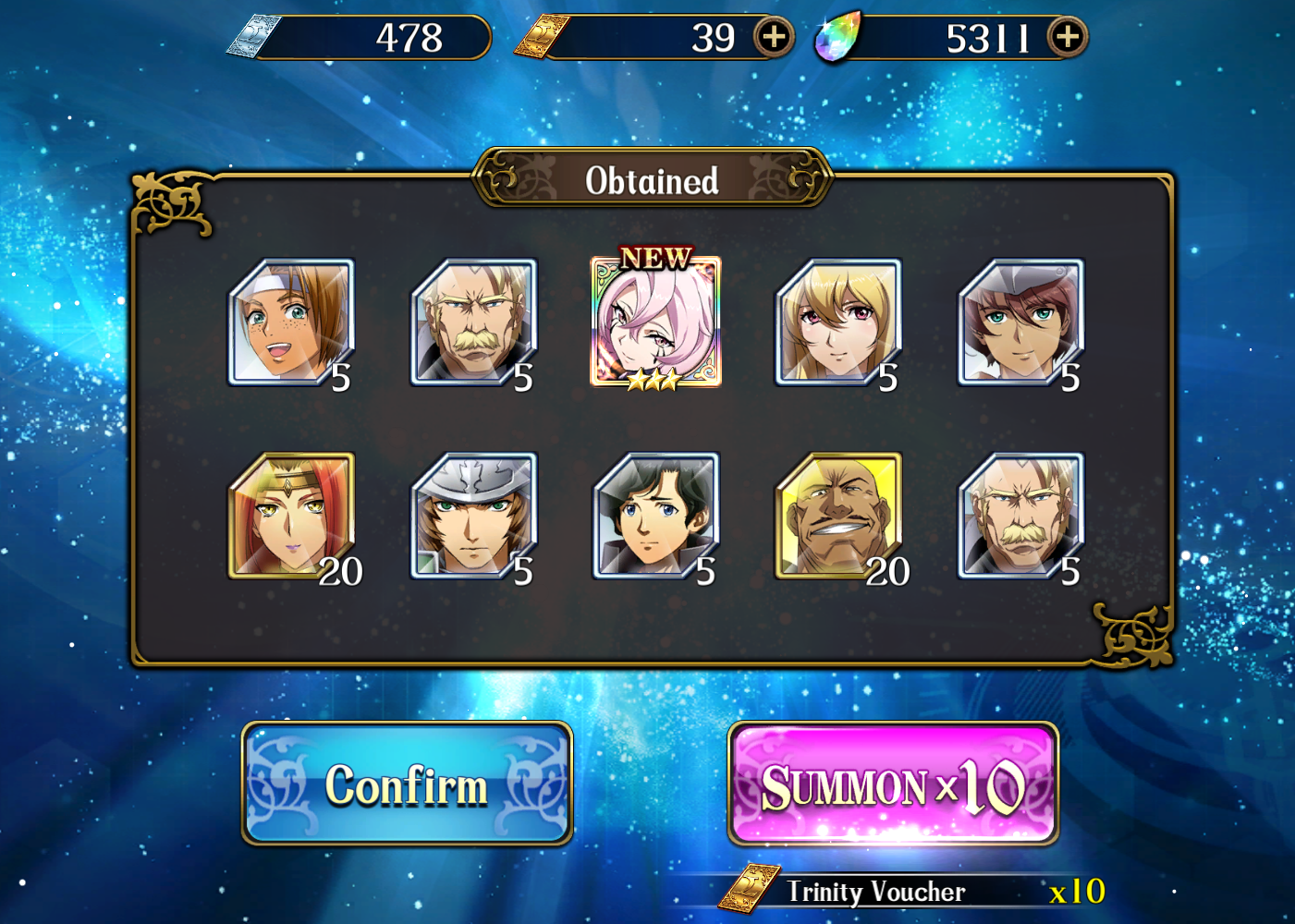This screenshot has height=924, width=1295.
Task: Select the red-haired woman with gold tiara
Action: (x=291, y=516)
